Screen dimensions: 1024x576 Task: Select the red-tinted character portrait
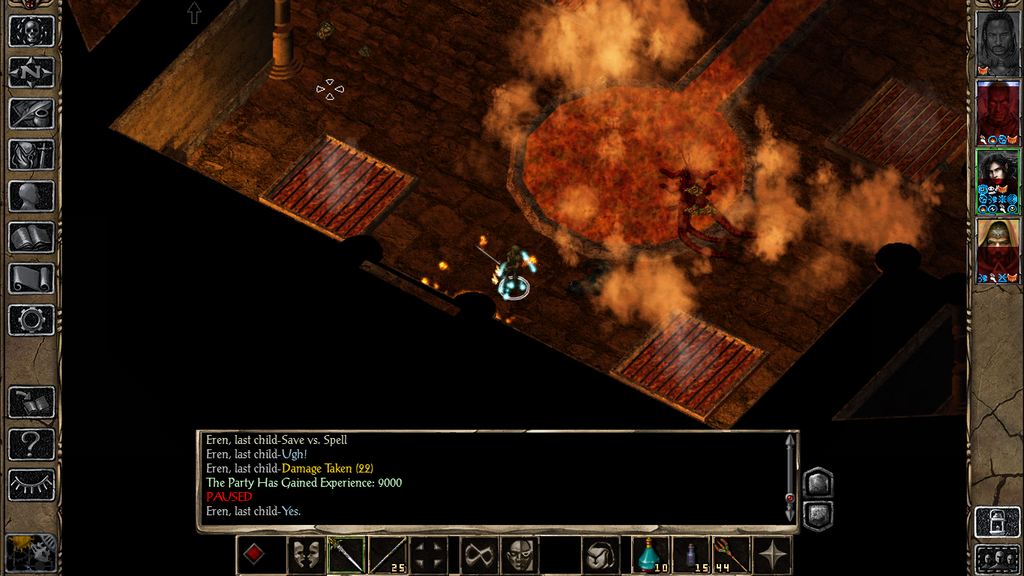[997, 110]
